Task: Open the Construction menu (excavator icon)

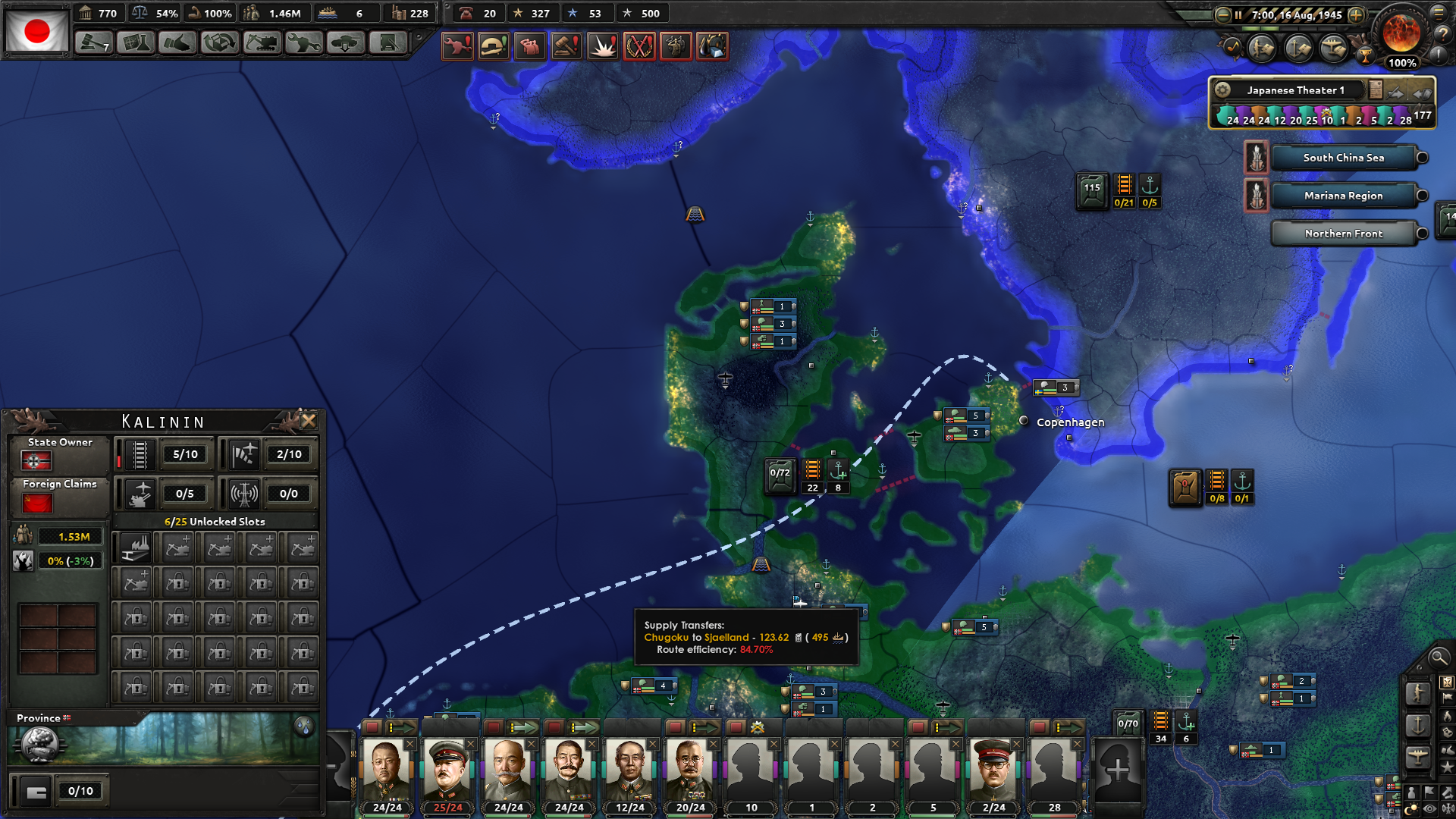Action: point(262,42)
